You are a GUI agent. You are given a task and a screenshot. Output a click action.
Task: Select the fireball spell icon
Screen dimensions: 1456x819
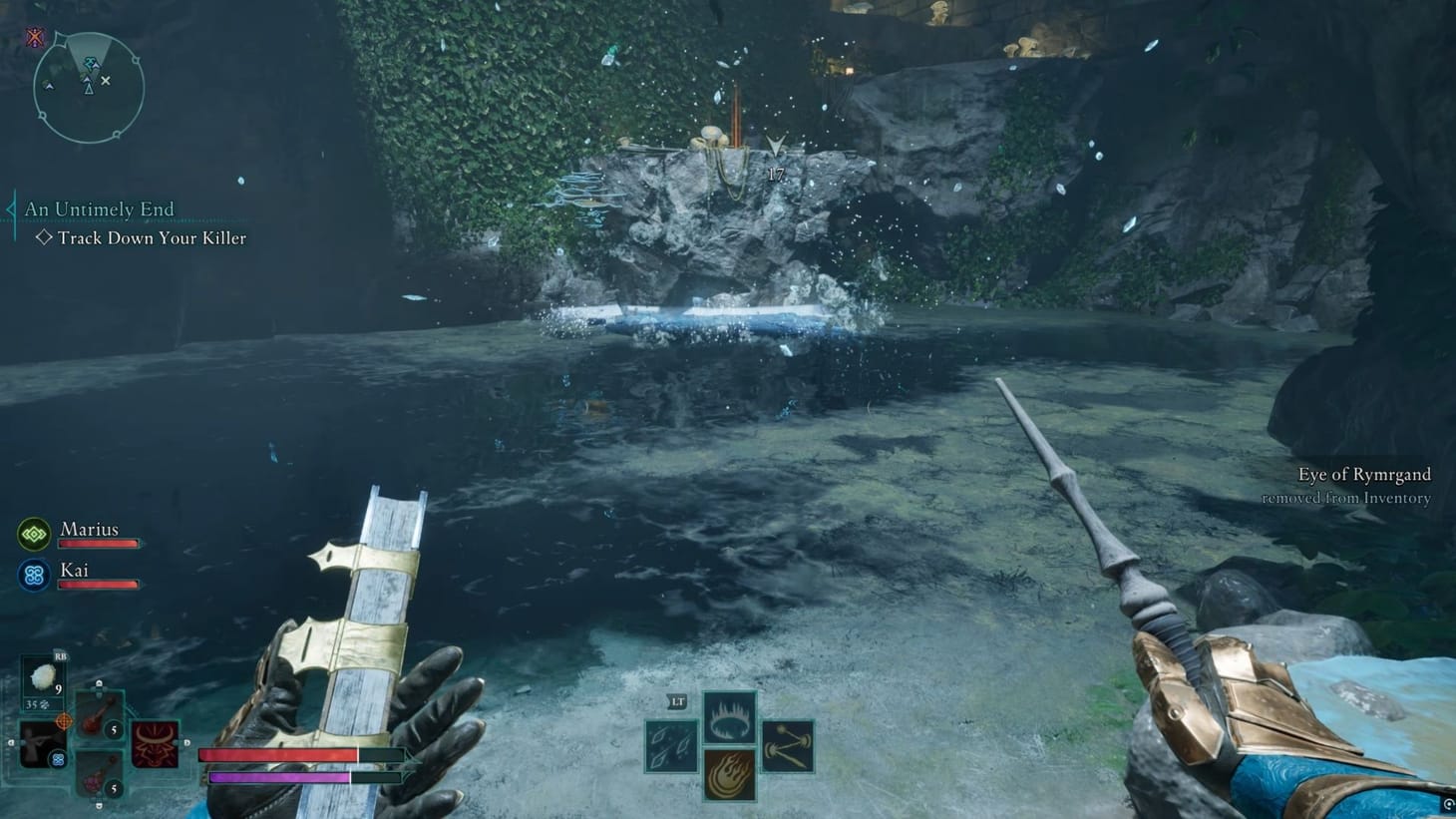coord(730,776)
